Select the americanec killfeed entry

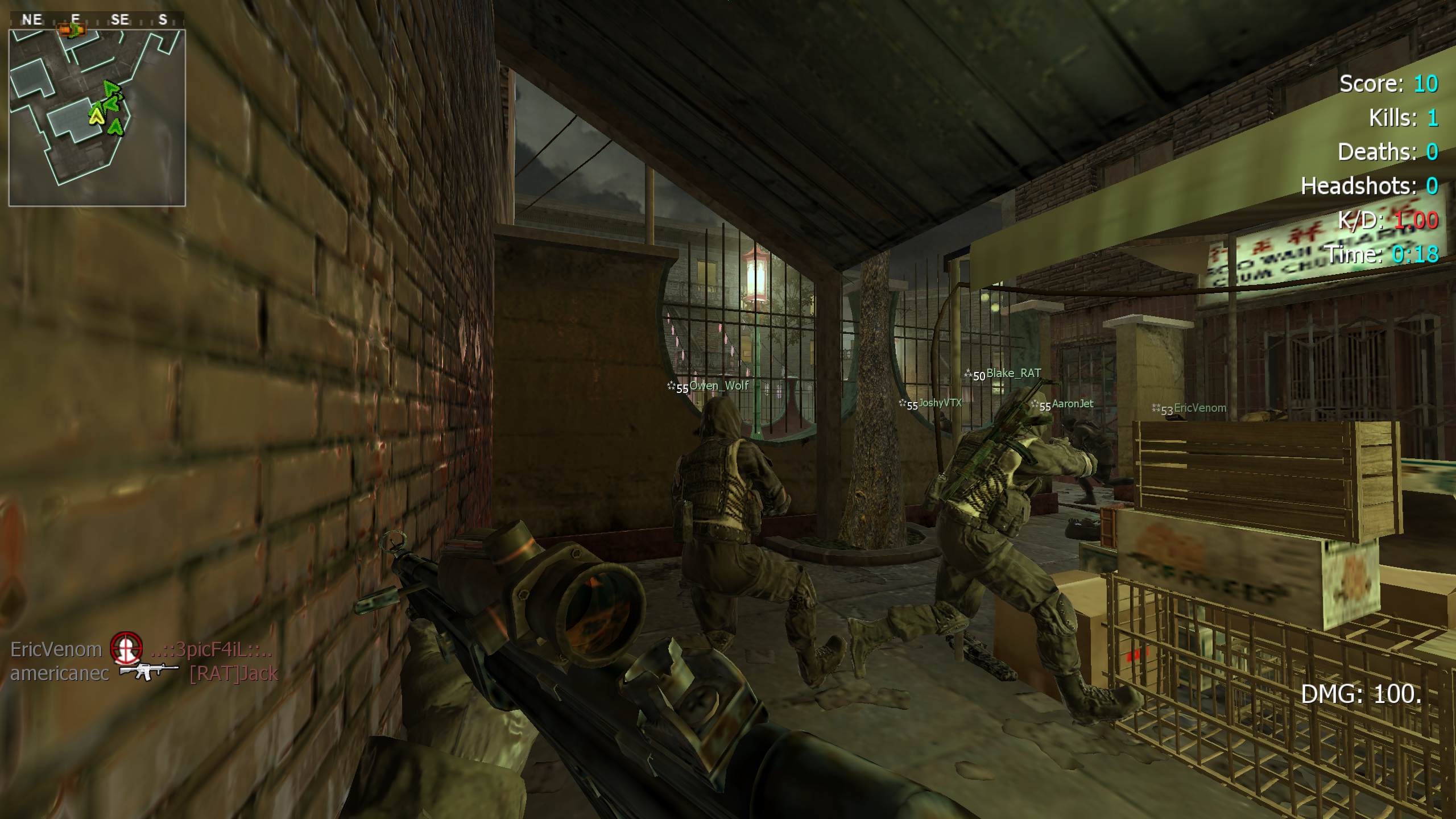click(x=144, y=673)
